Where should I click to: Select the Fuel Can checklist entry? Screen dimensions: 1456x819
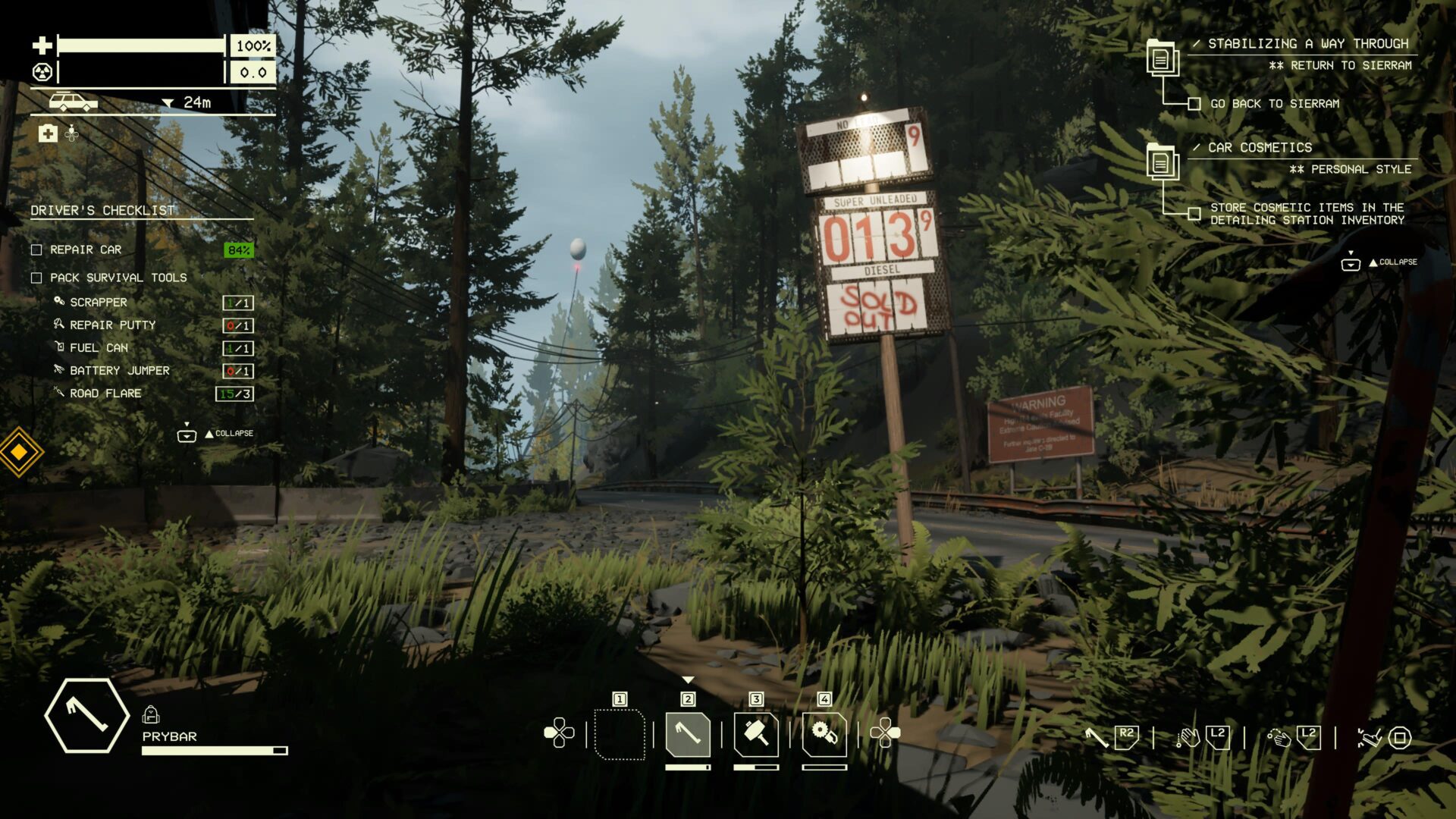click(x=99, y=348)
